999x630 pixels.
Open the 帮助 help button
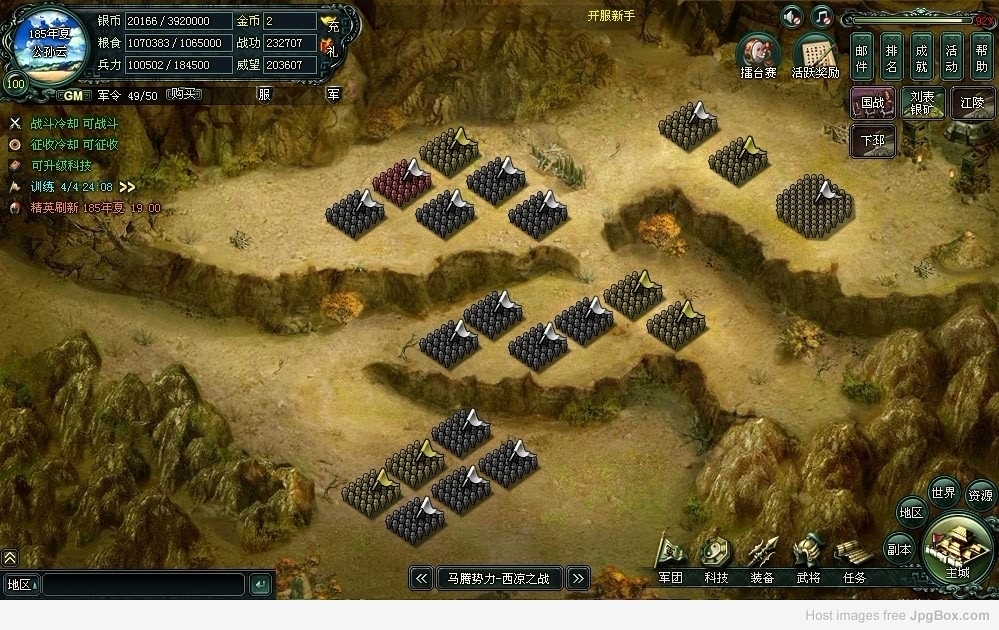(981, 56)
